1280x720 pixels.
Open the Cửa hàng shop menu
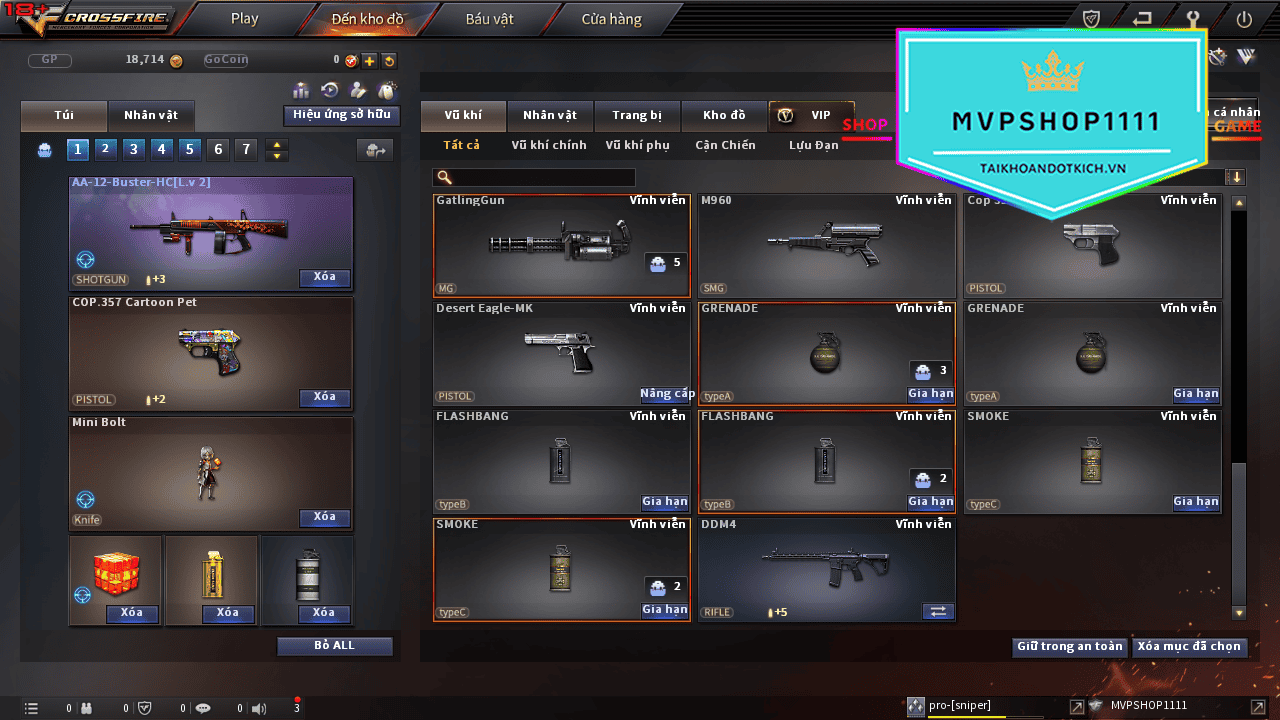(611, 19)
